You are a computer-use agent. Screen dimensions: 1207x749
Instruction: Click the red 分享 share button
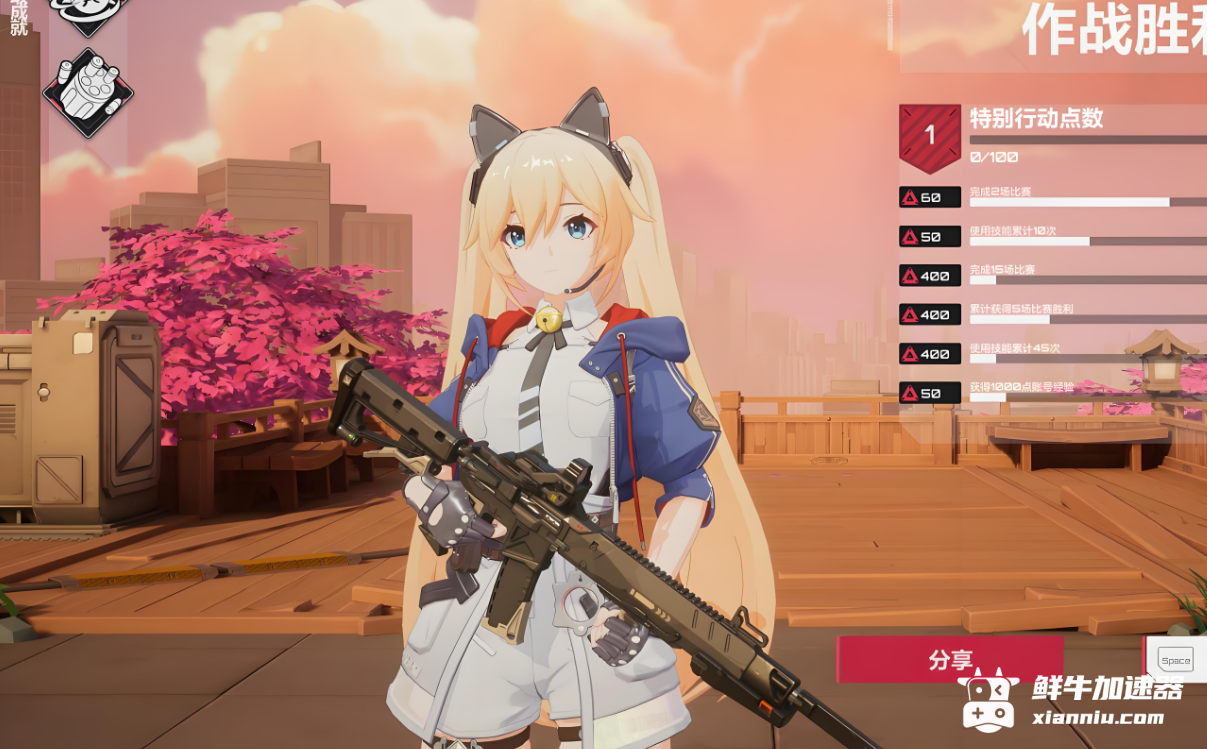950,660
